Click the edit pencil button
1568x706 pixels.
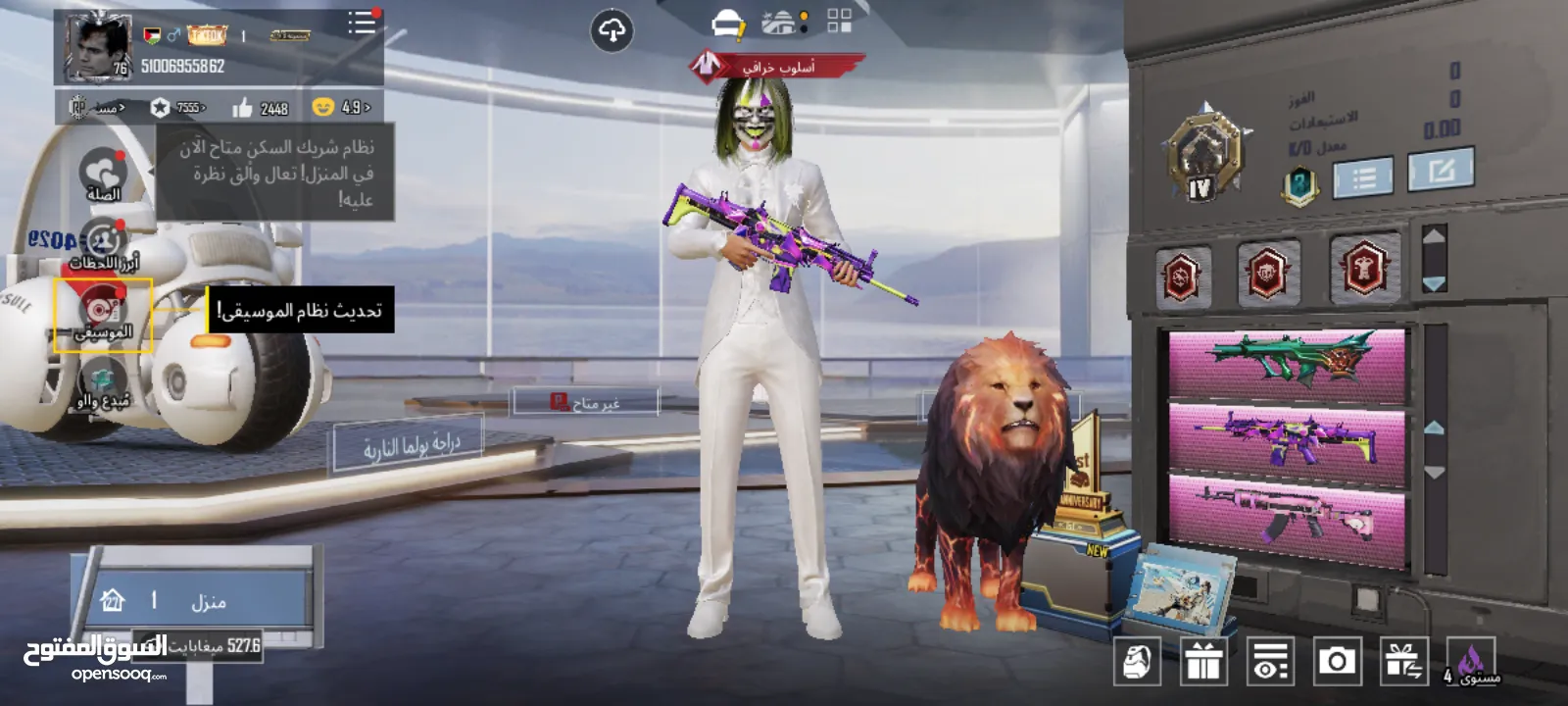pos(1441,173)
